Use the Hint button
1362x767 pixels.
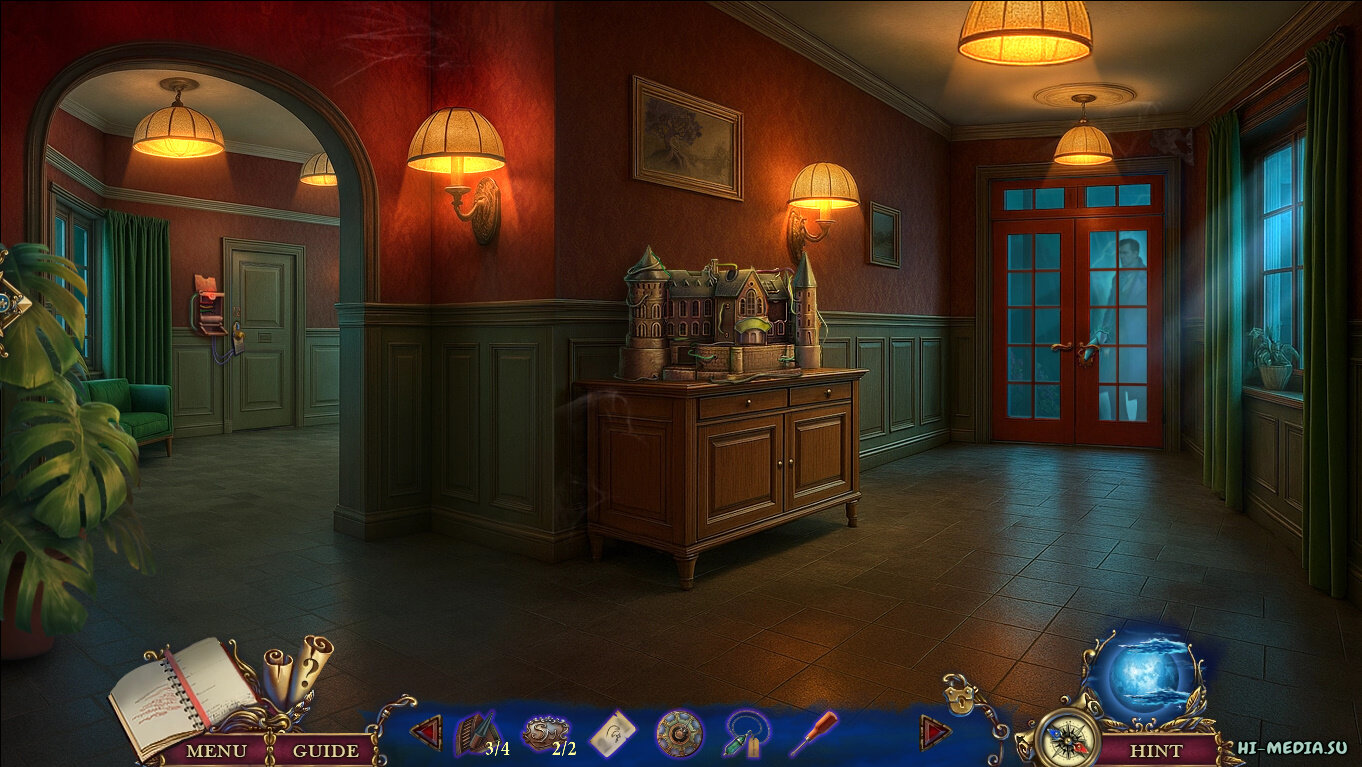[x=1155, y=749]
